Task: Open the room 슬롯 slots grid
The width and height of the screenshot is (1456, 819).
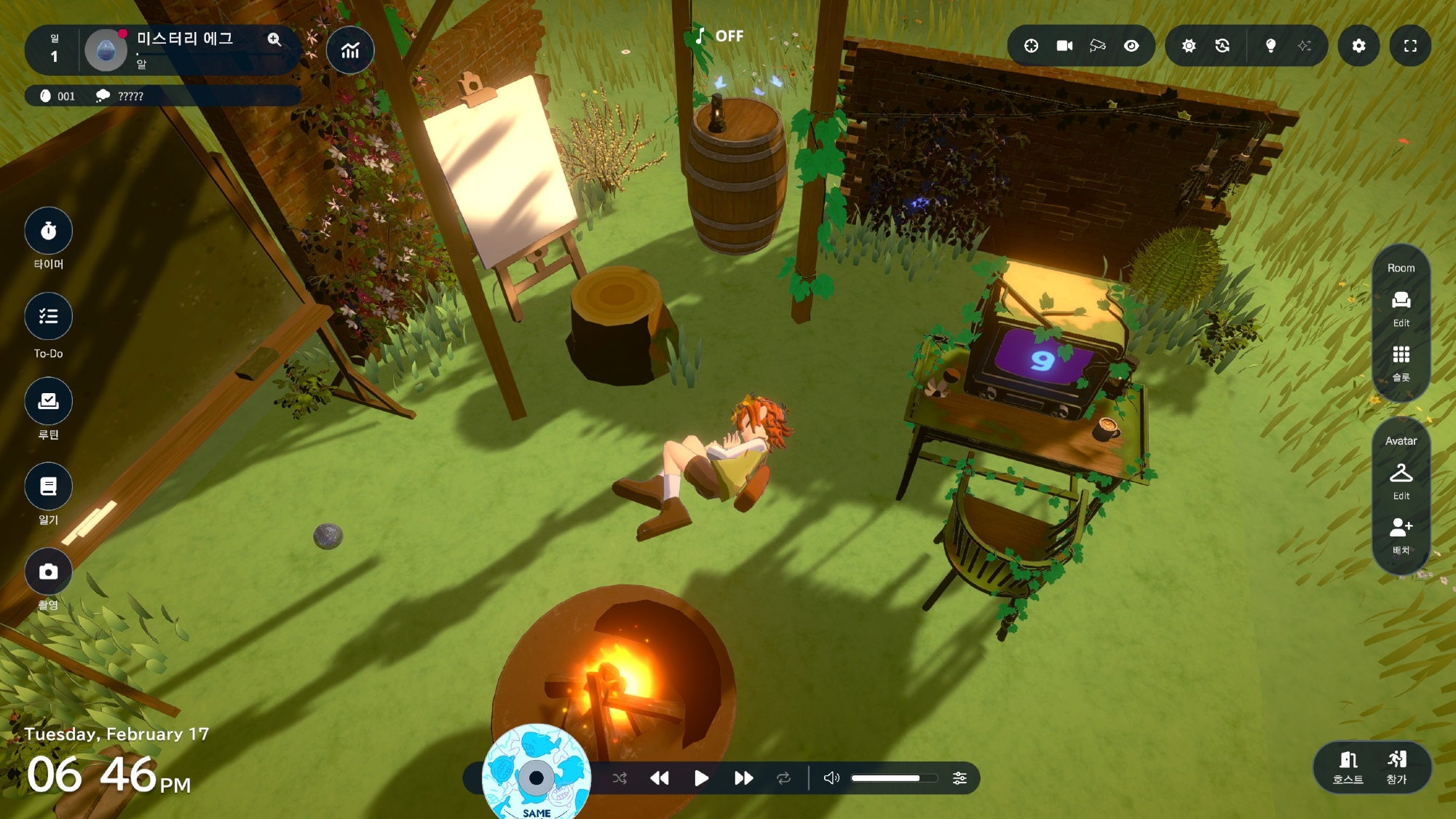Action: pos(1401,360)
